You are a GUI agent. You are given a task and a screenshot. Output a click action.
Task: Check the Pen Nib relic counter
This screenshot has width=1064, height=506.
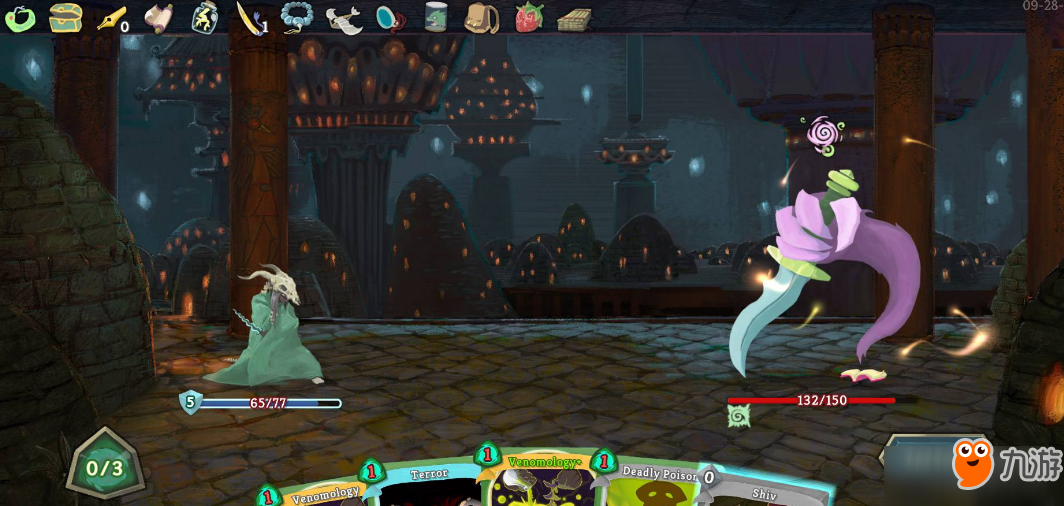point(111,18)
